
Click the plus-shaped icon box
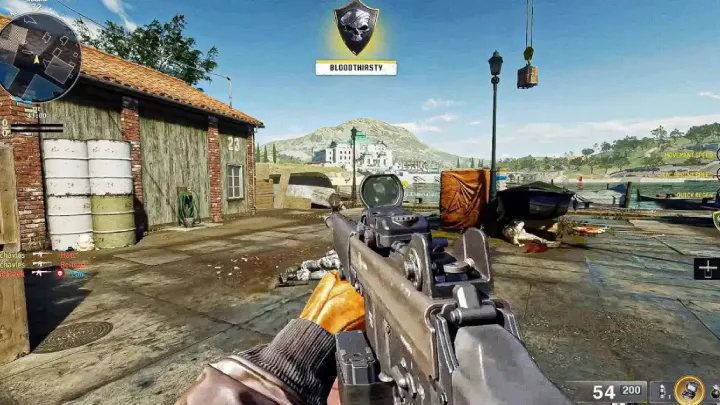tap(706, 268)
